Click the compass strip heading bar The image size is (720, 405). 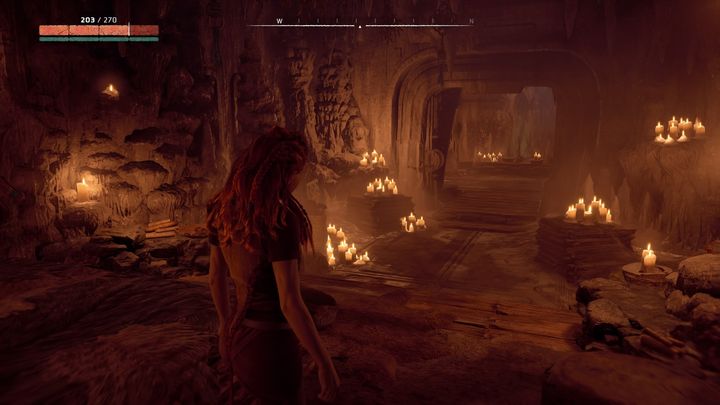(360, 22)
